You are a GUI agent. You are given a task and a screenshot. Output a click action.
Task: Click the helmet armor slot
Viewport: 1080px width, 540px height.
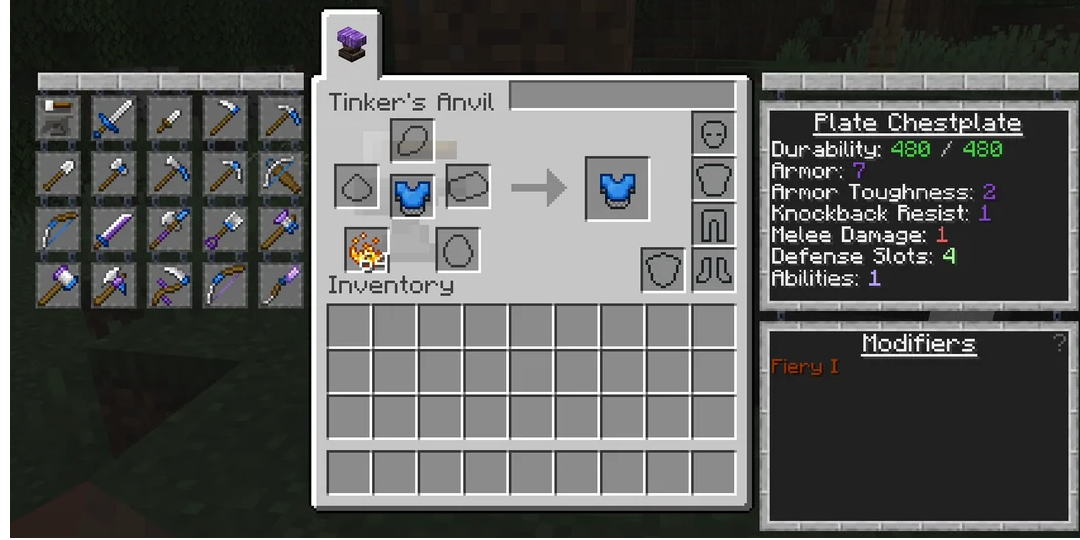[x=714, y=134]
